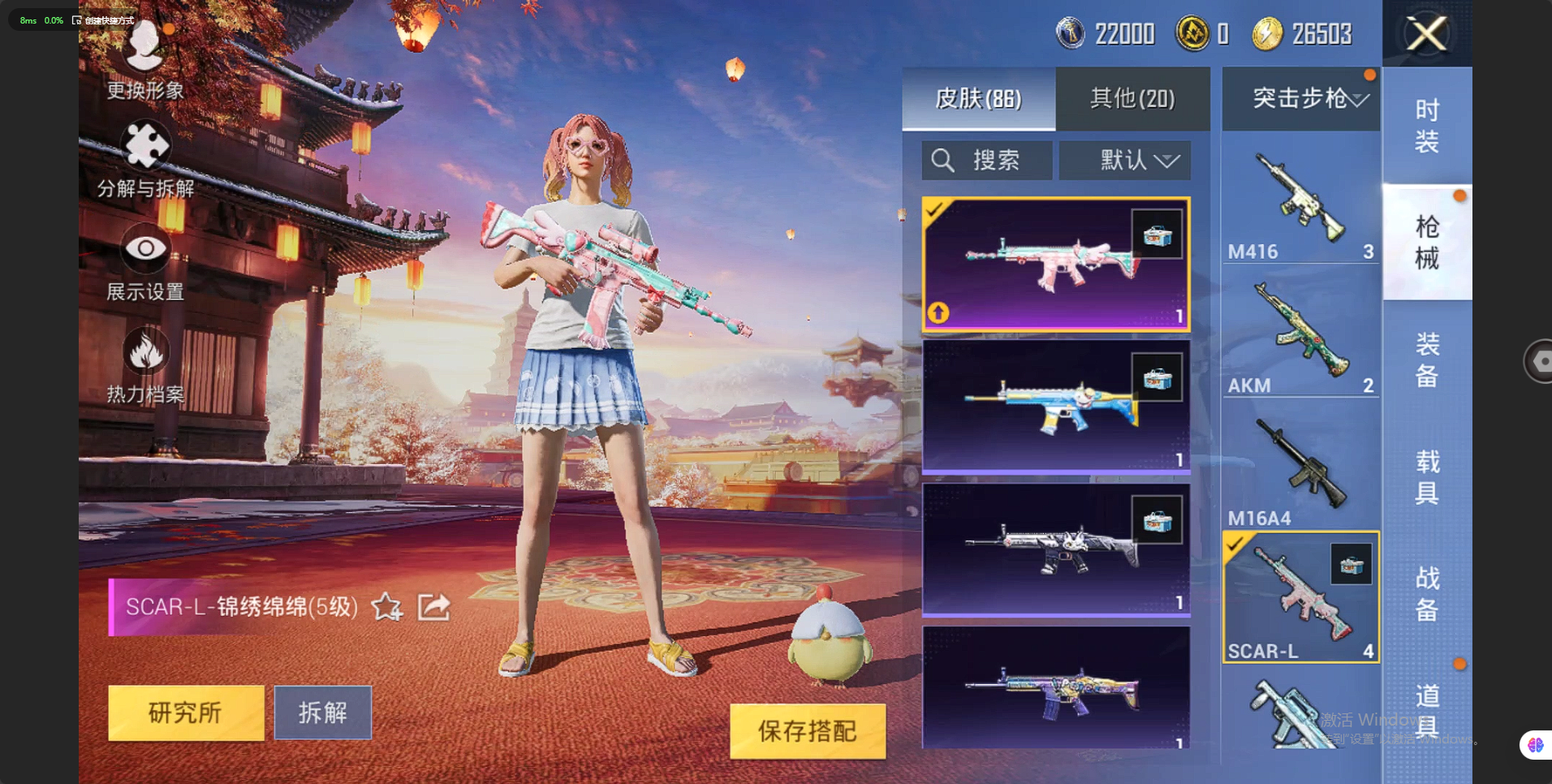Open the 研究所 lab button
The height and width of the screenshot is (784, 1552).
point(186,713)
